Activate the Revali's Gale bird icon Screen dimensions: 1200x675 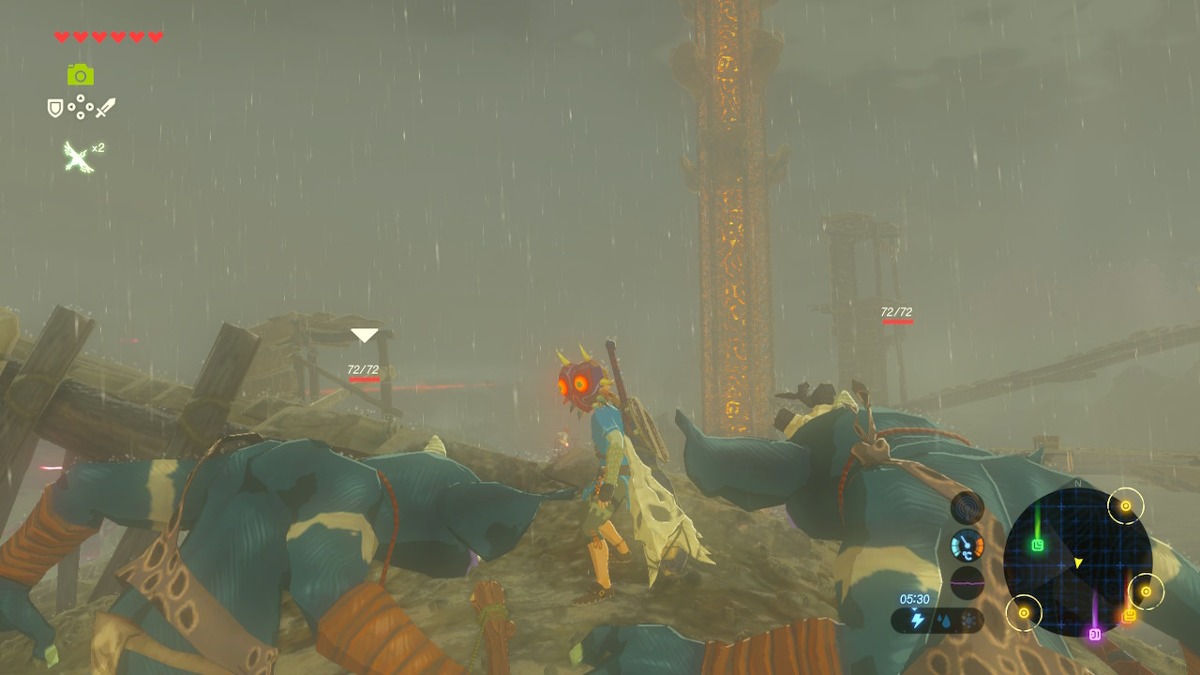tap(77, 156)
